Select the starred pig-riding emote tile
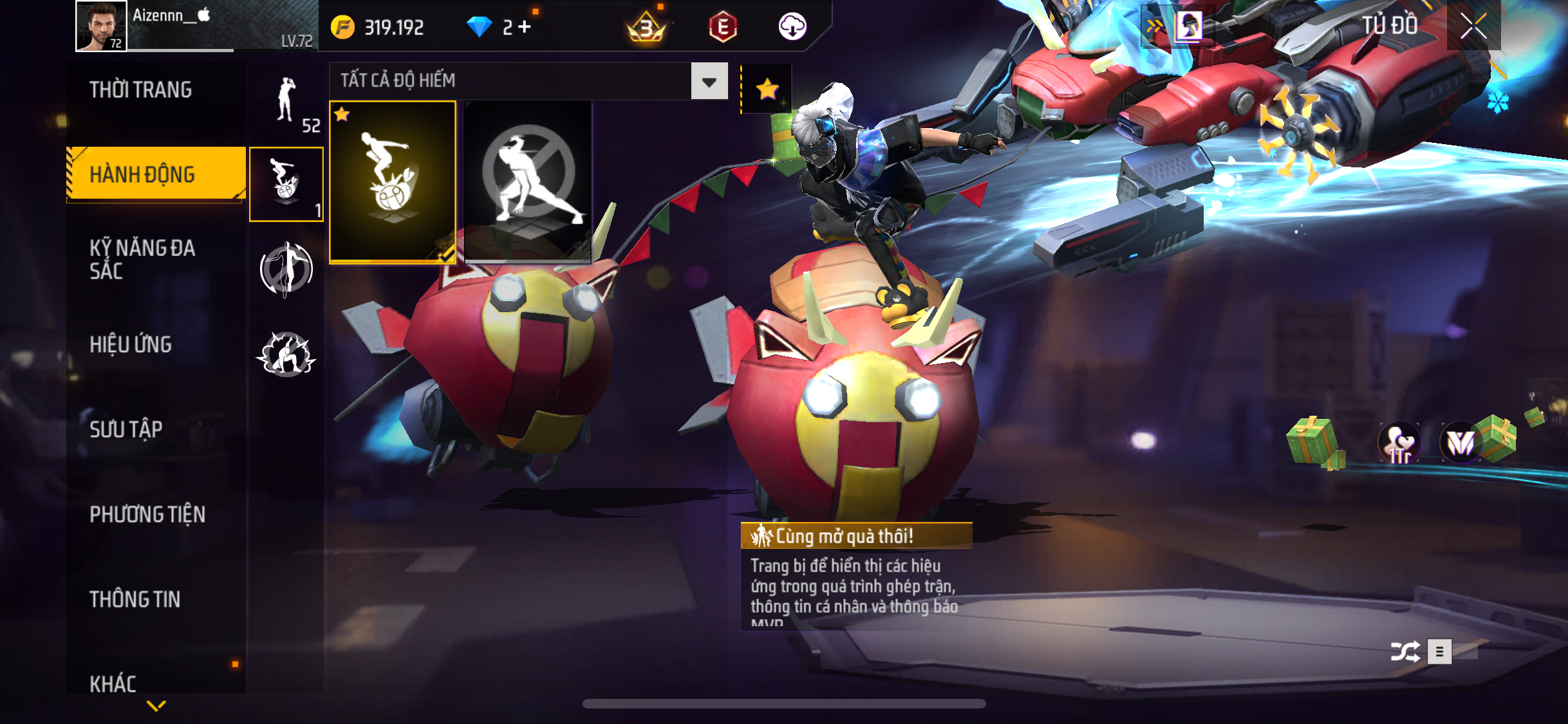Screen dimensions: 1568x724 [393, 182]
